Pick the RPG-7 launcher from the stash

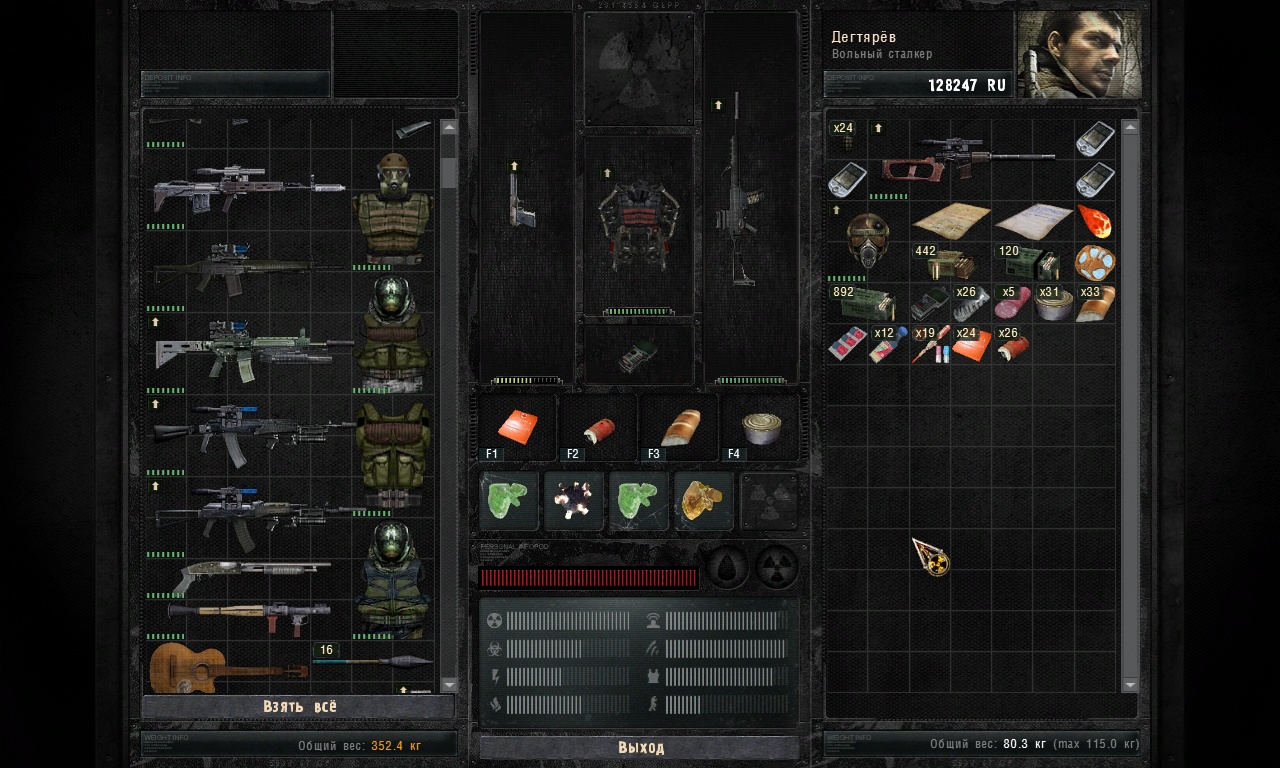(250, 616)
